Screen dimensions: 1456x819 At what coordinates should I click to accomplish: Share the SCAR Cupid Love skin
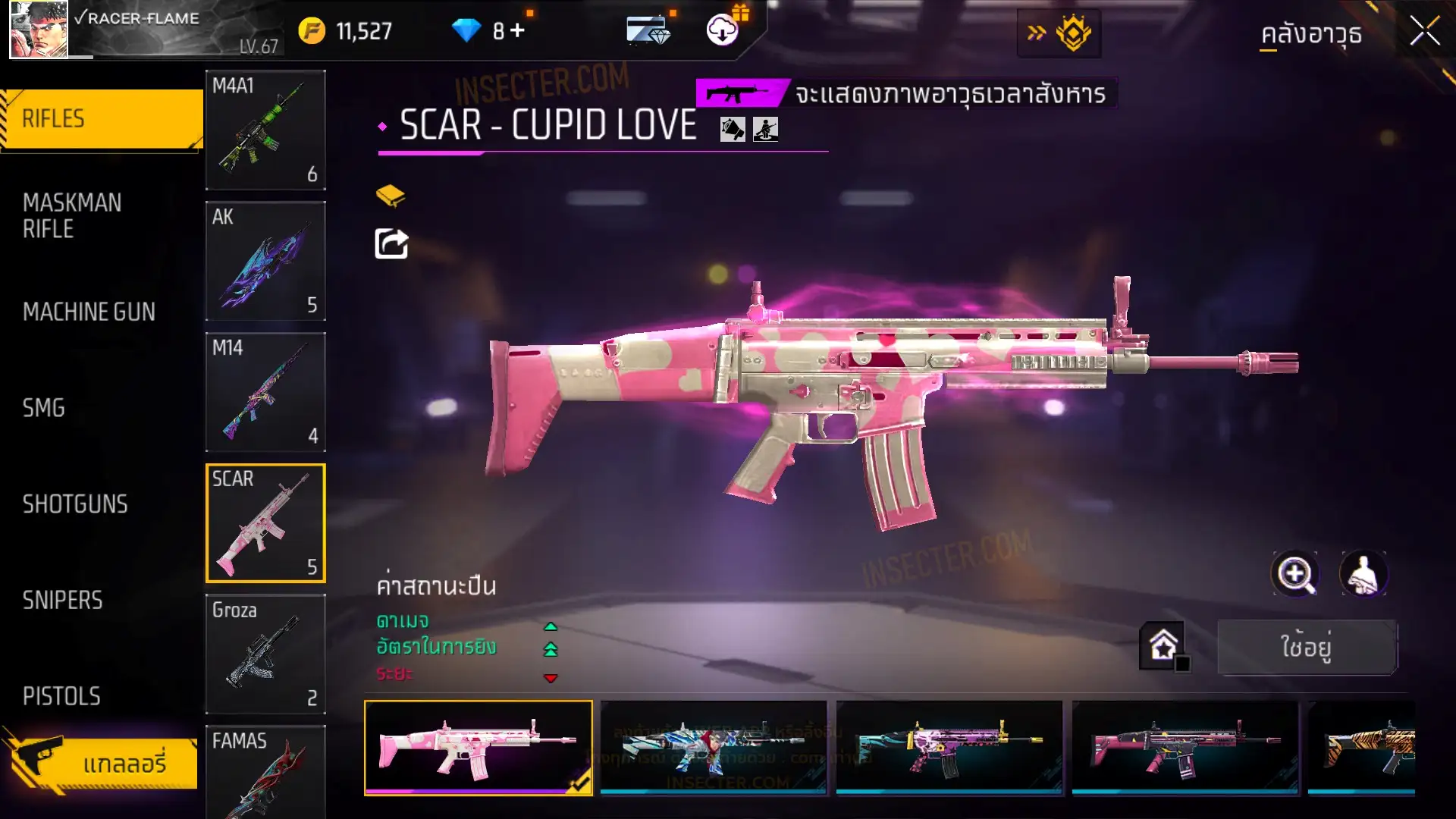(x=391, y=244)
